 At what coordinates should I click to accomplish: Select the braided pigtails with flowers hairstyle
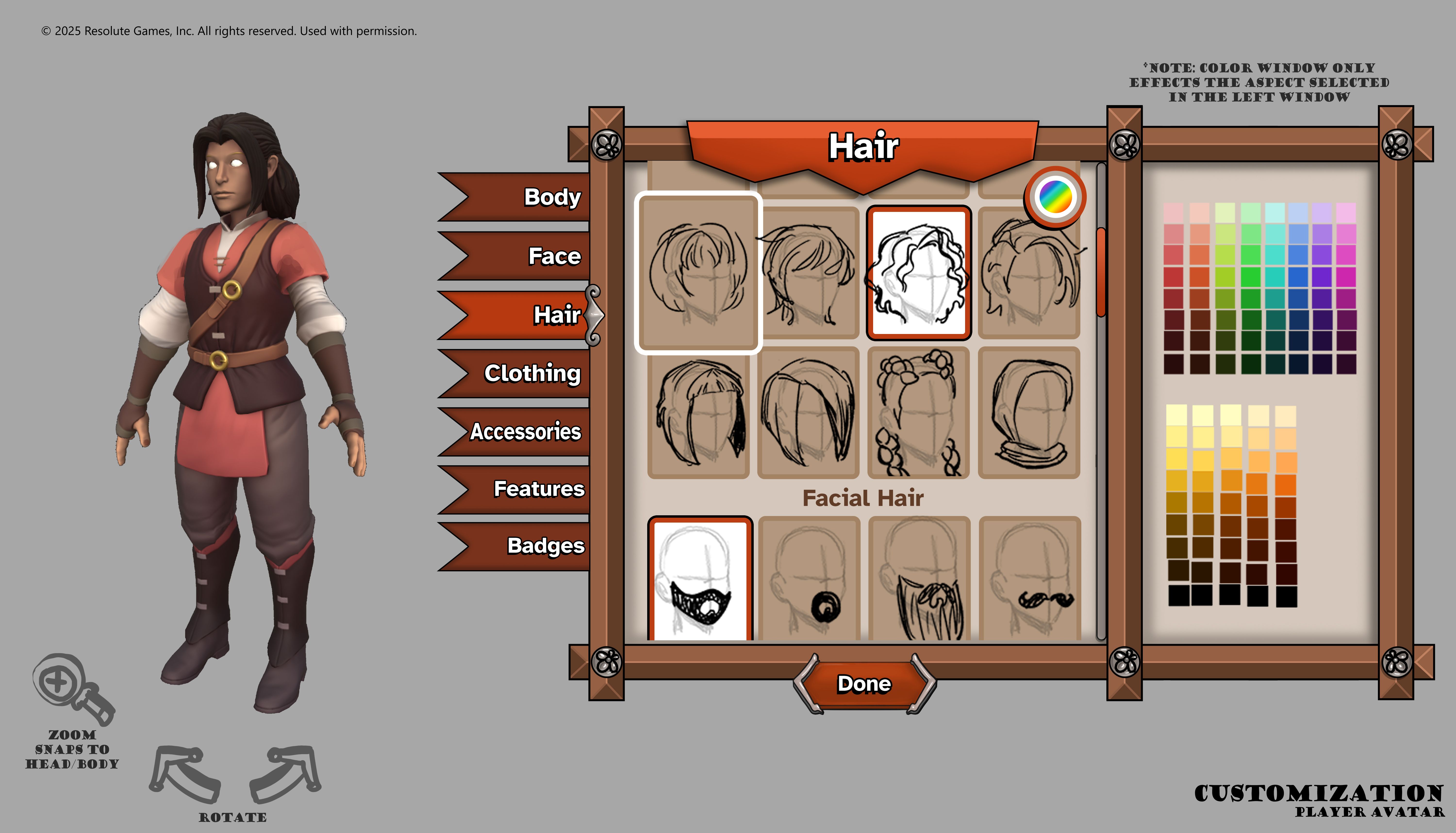point(918,413)
